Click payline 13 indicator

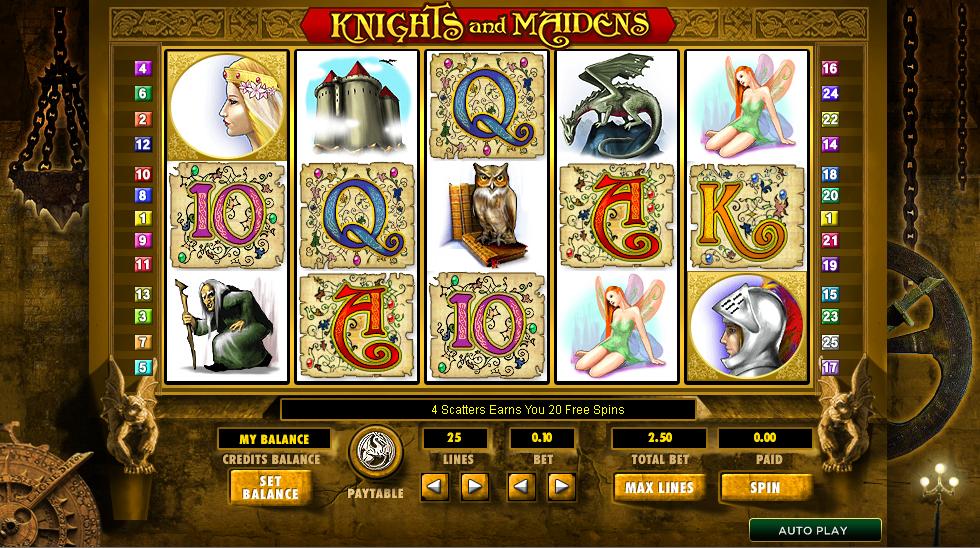pyautogui.click(x=143, y=294)
